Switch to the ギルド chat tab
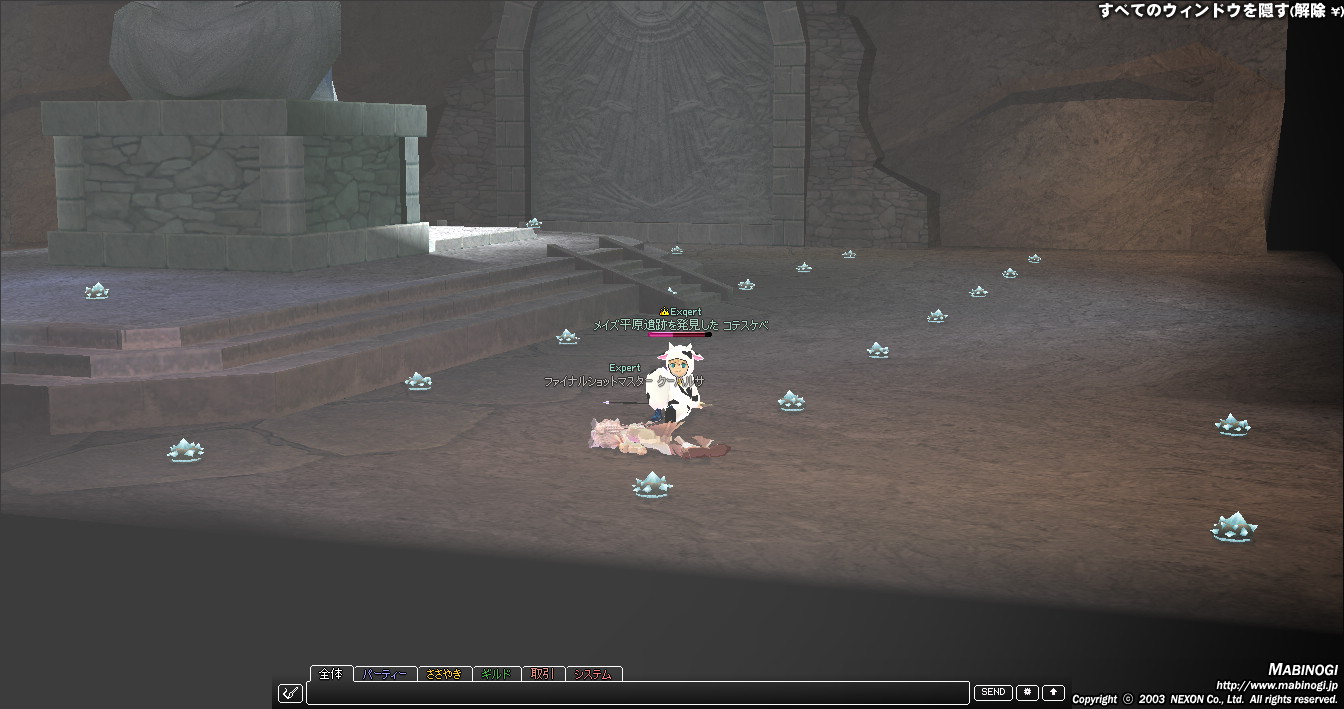Screen dimensions: 1344x709 point(496,675)
